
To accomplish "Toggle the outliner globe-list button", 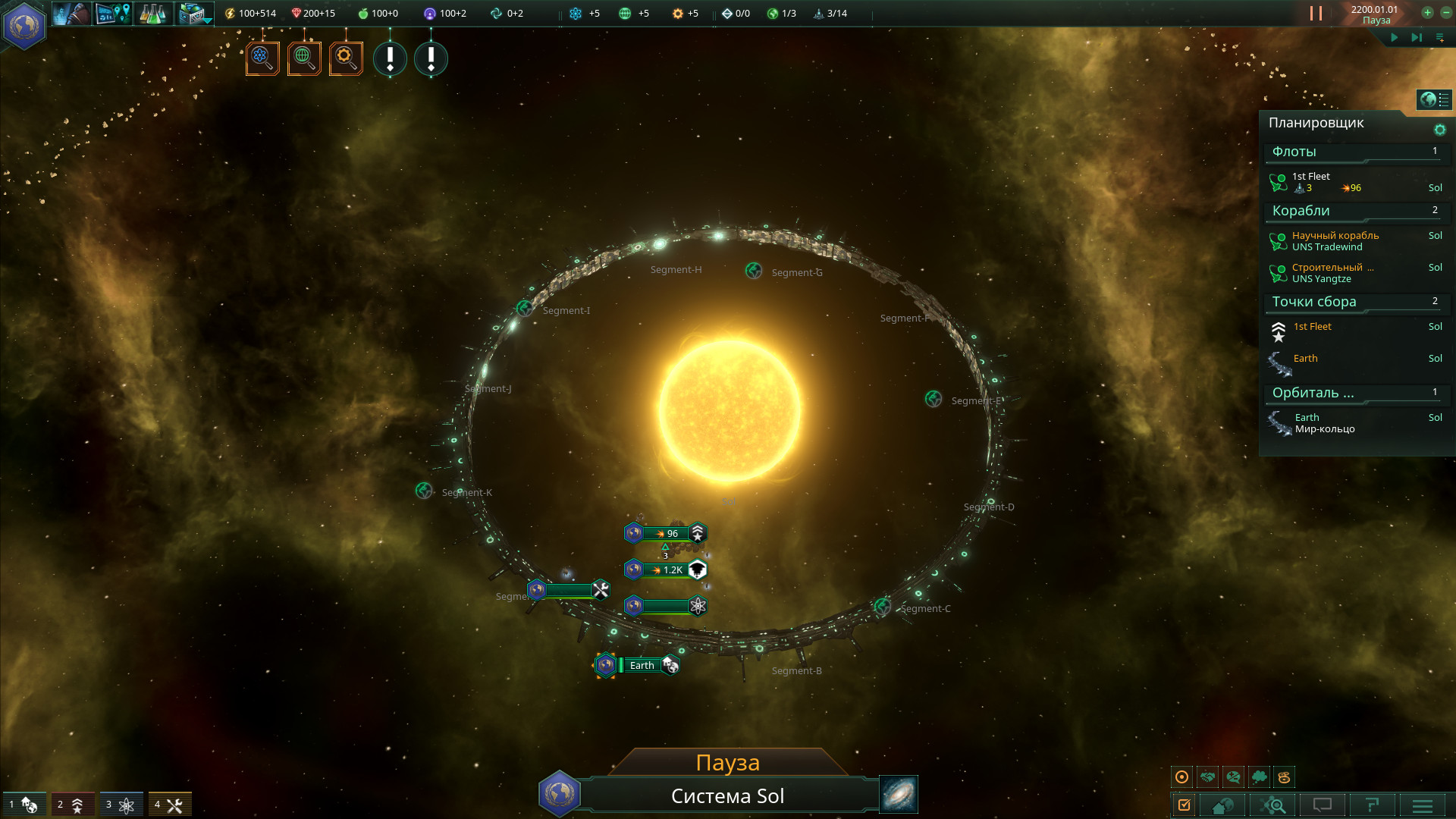I will (x=1434, y=99).
